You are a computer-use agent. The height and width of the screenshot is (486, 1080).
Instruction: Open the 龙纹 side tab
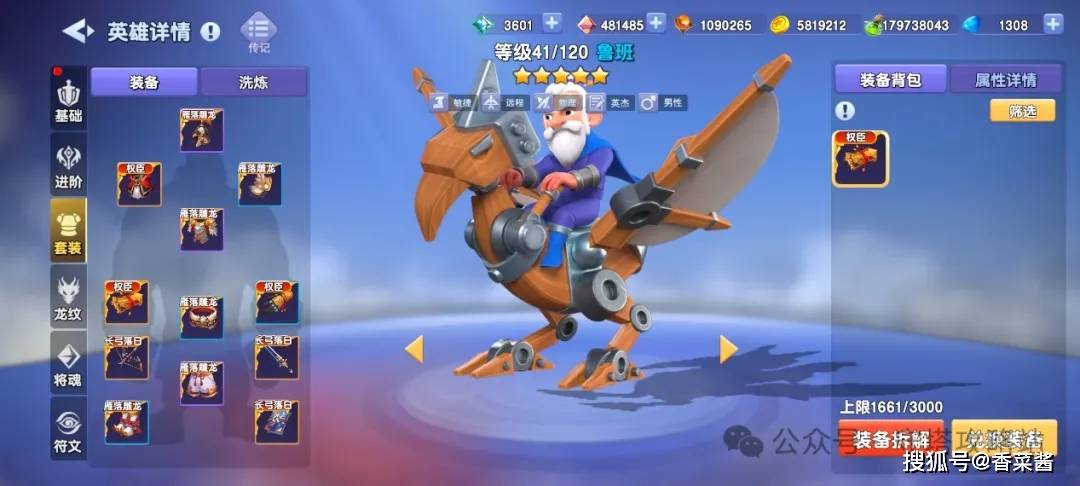(69, 297)
